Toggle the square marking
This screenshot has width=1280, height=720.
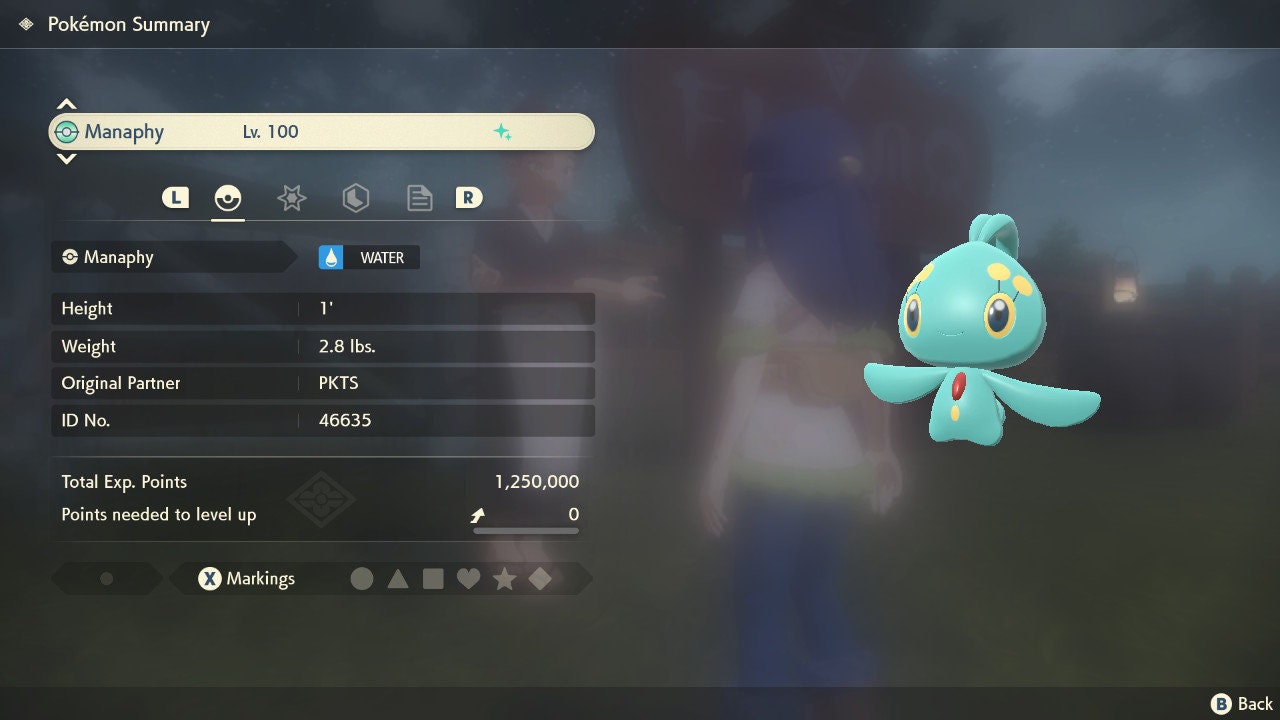[433, 579]
